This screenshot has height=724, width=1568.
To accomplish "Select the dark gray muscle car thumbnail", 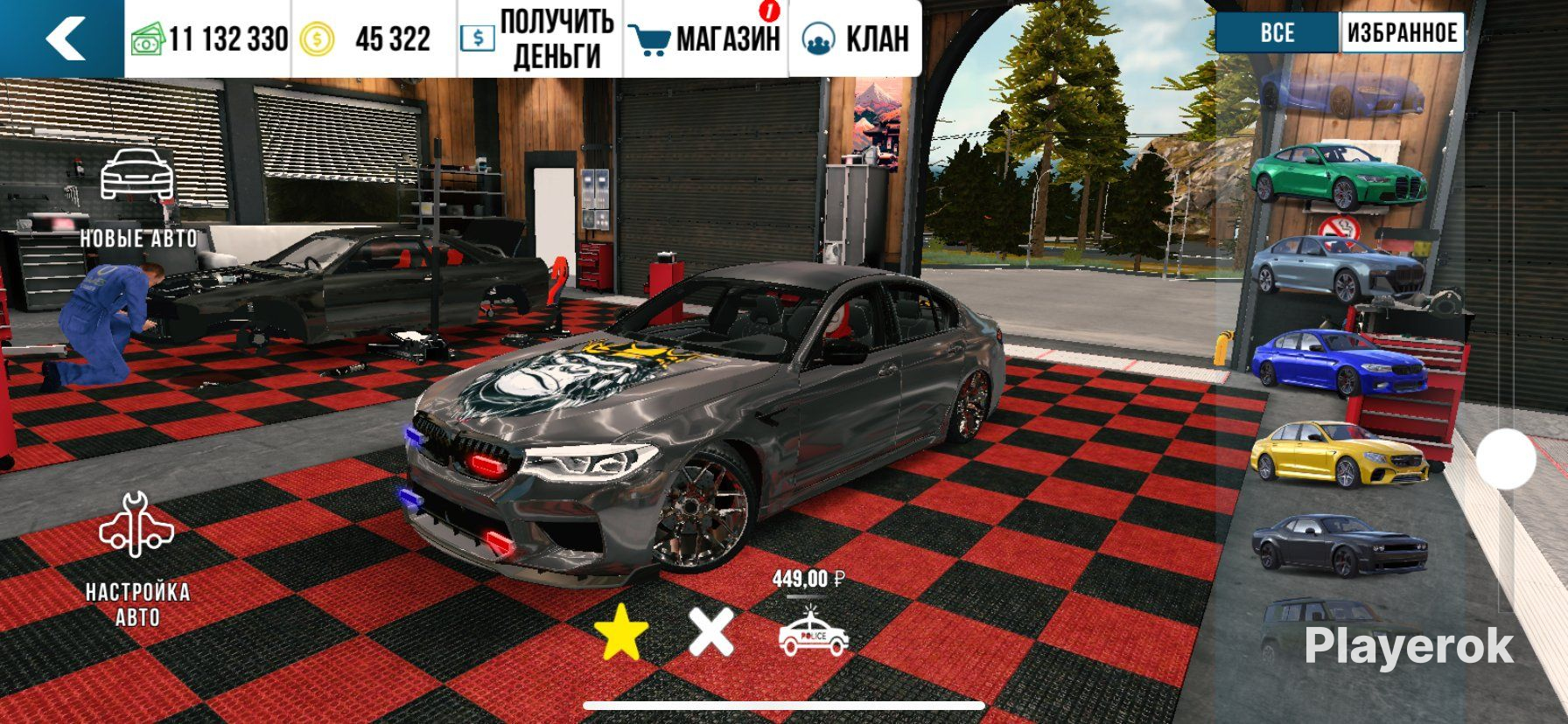I will pyautogui.click(x=1339, y=546).
